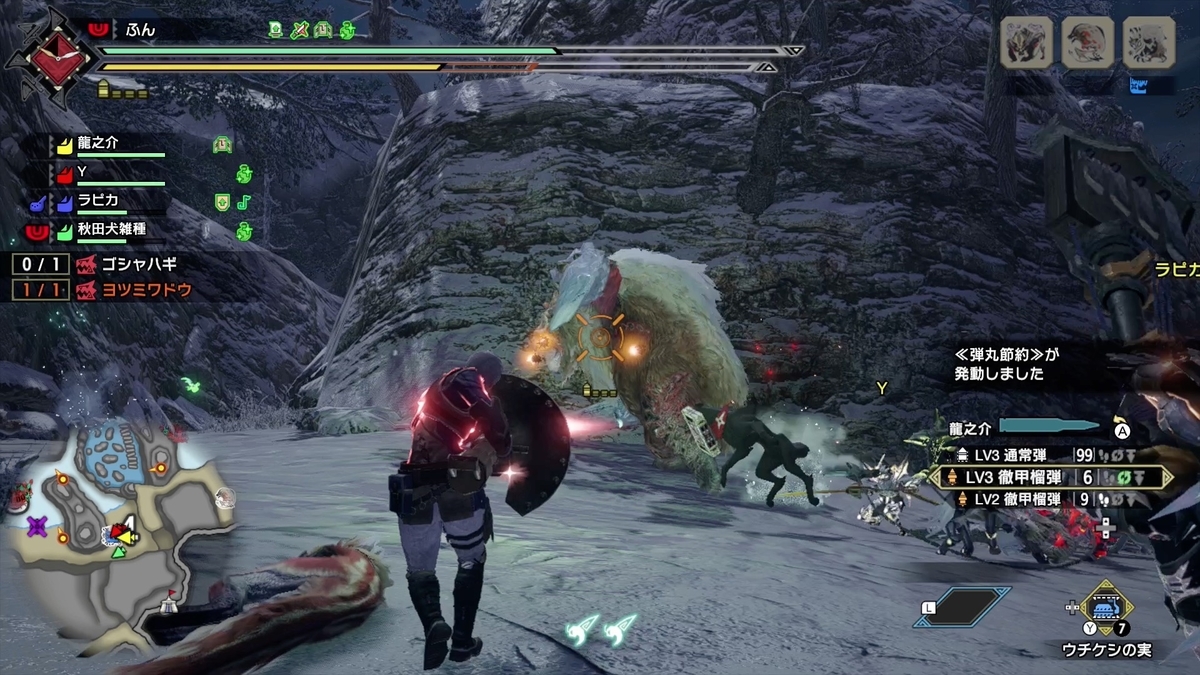This screenshot has height=675, width=1200.
Task: Select the red round-bodied monster icon
Action: (x=1088, y=42)
